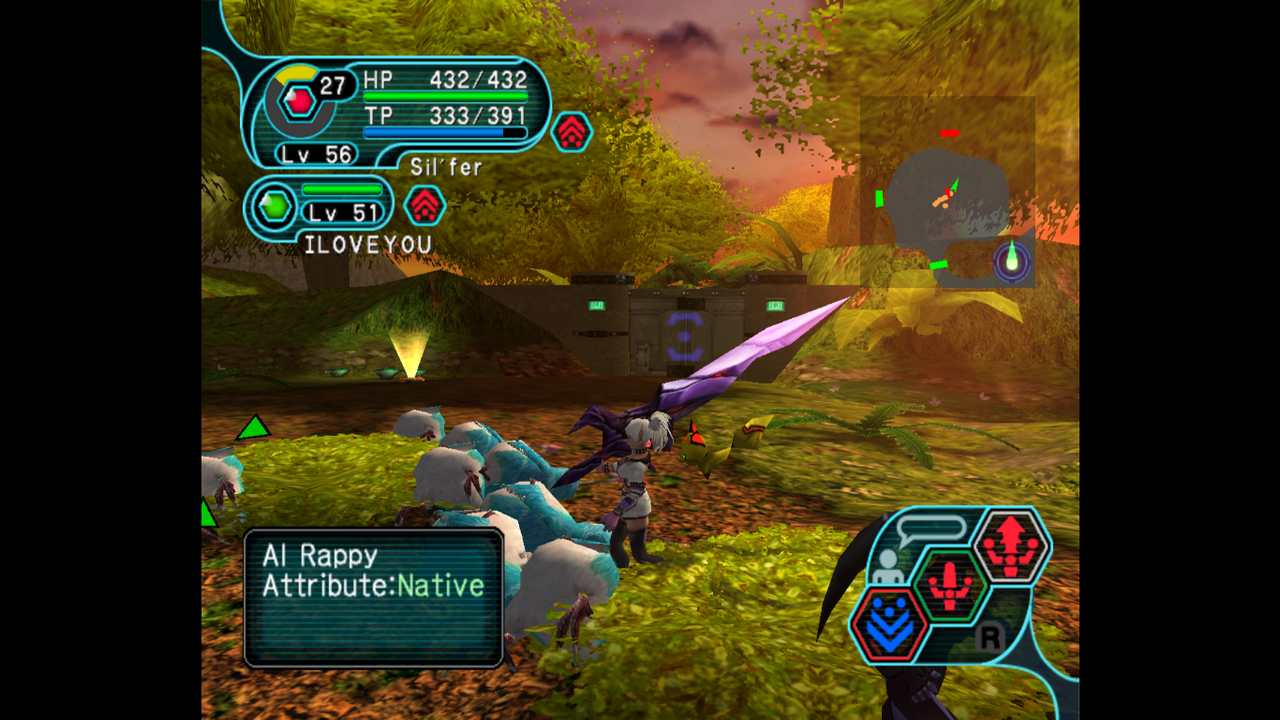Image resolution: width=1280 pixels, height=720 pixels.
Task: Open the chat speech bubble icon
Action: click(x=931, y=529)
